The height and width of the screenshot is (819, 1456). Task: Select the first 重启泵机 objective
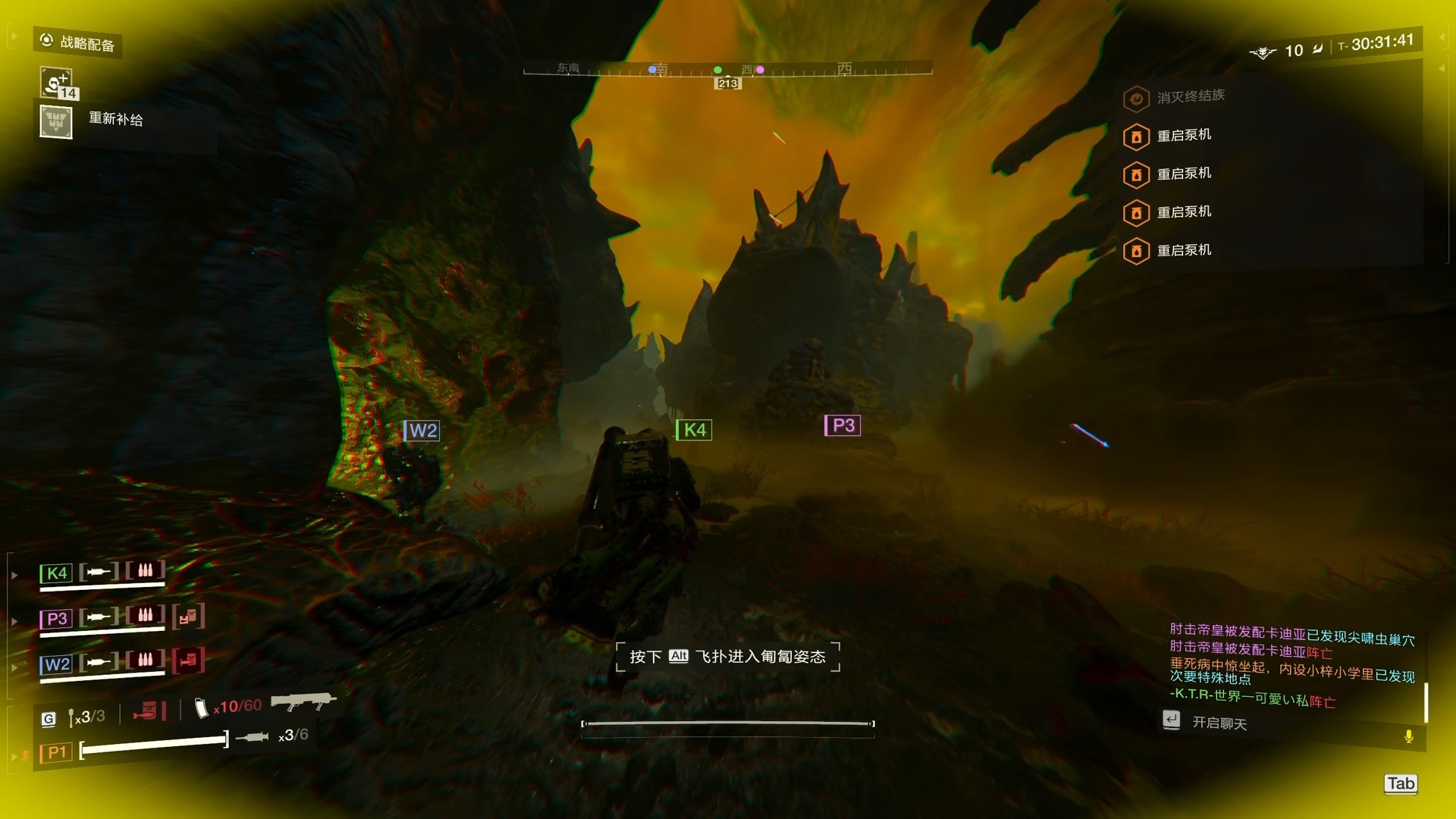pos(1184,136)
